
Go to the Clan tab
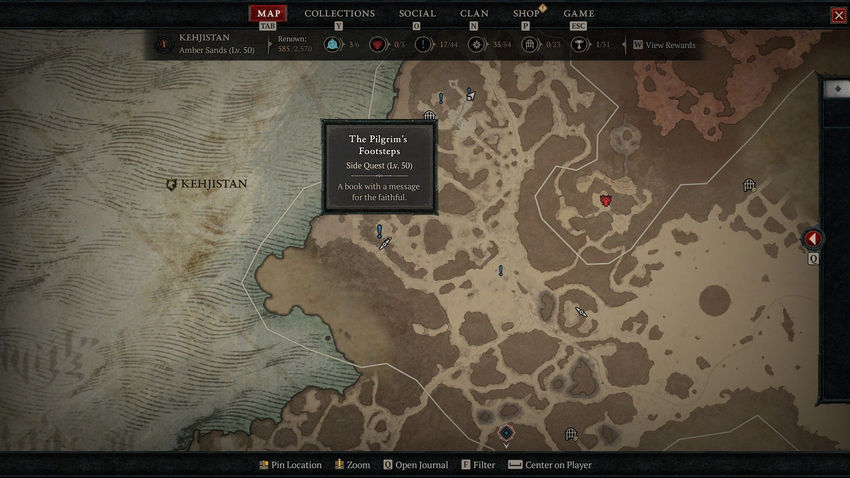(474, 13)
